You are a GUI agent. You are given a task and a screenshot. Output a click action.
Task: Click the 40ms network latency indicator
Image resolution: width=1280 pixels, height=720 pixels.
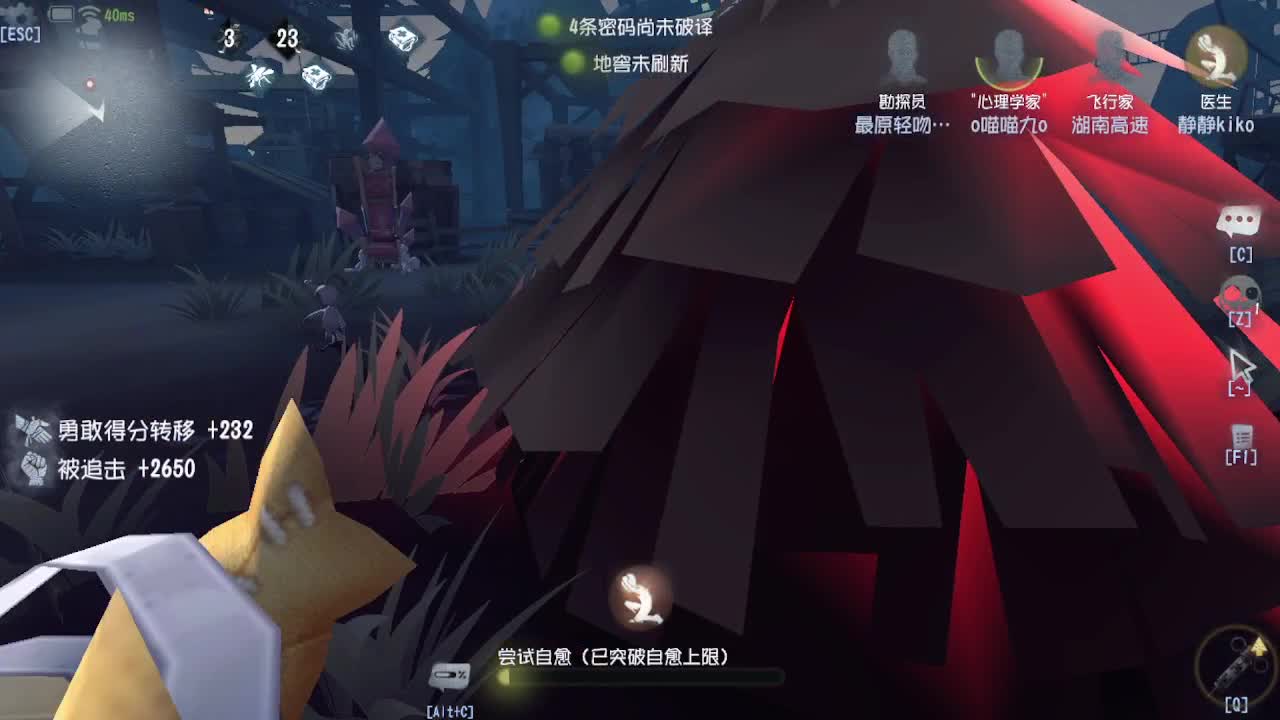coord(118,14)
